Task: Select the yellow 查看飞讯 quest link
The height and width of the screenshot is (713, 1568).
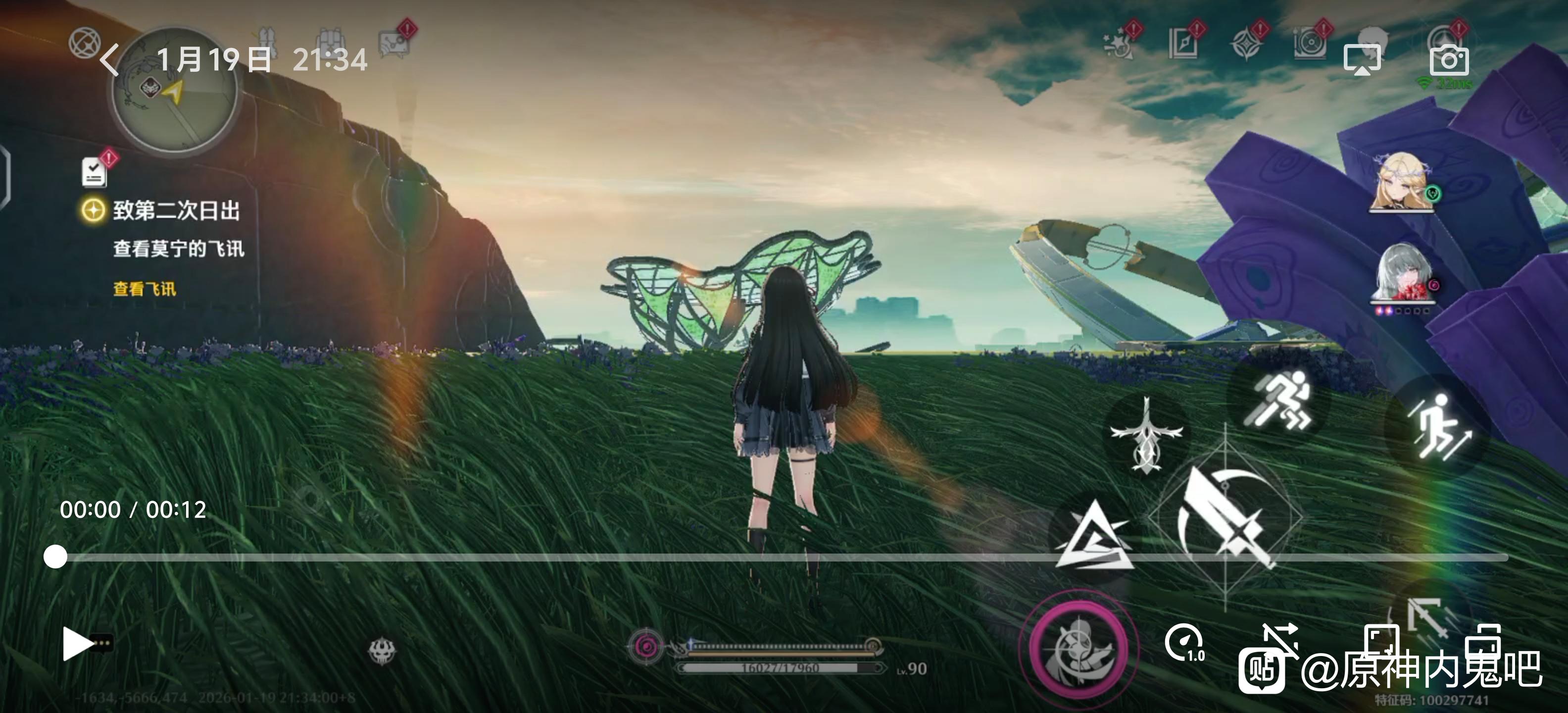Action: point(144,289)
